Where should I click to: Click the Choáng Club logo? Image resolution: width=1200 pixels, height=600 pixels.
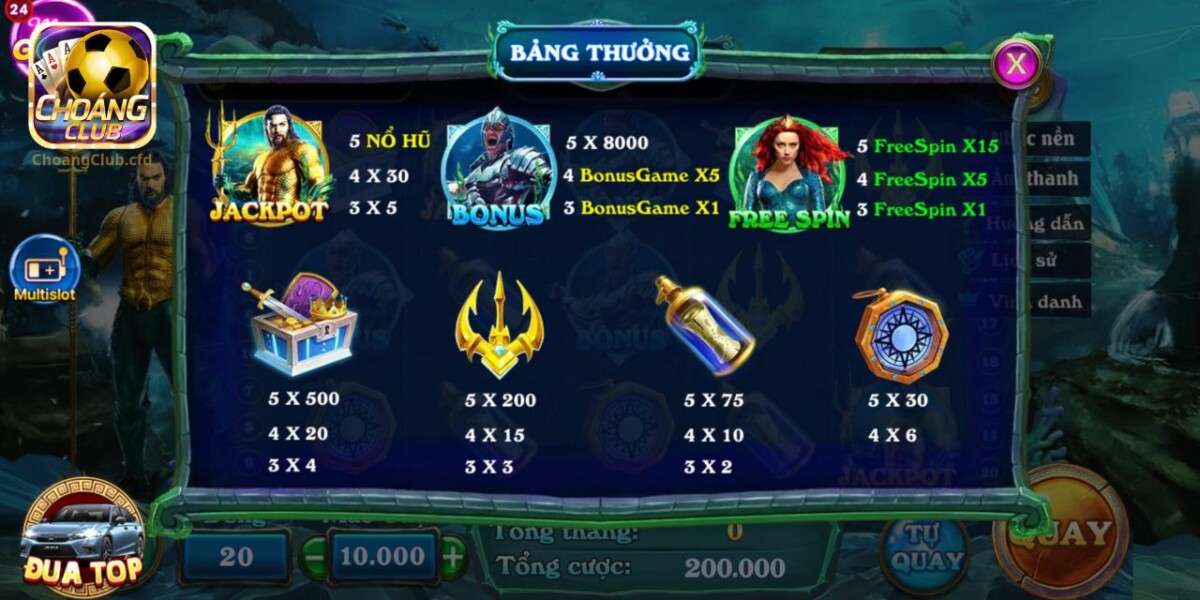92,88
